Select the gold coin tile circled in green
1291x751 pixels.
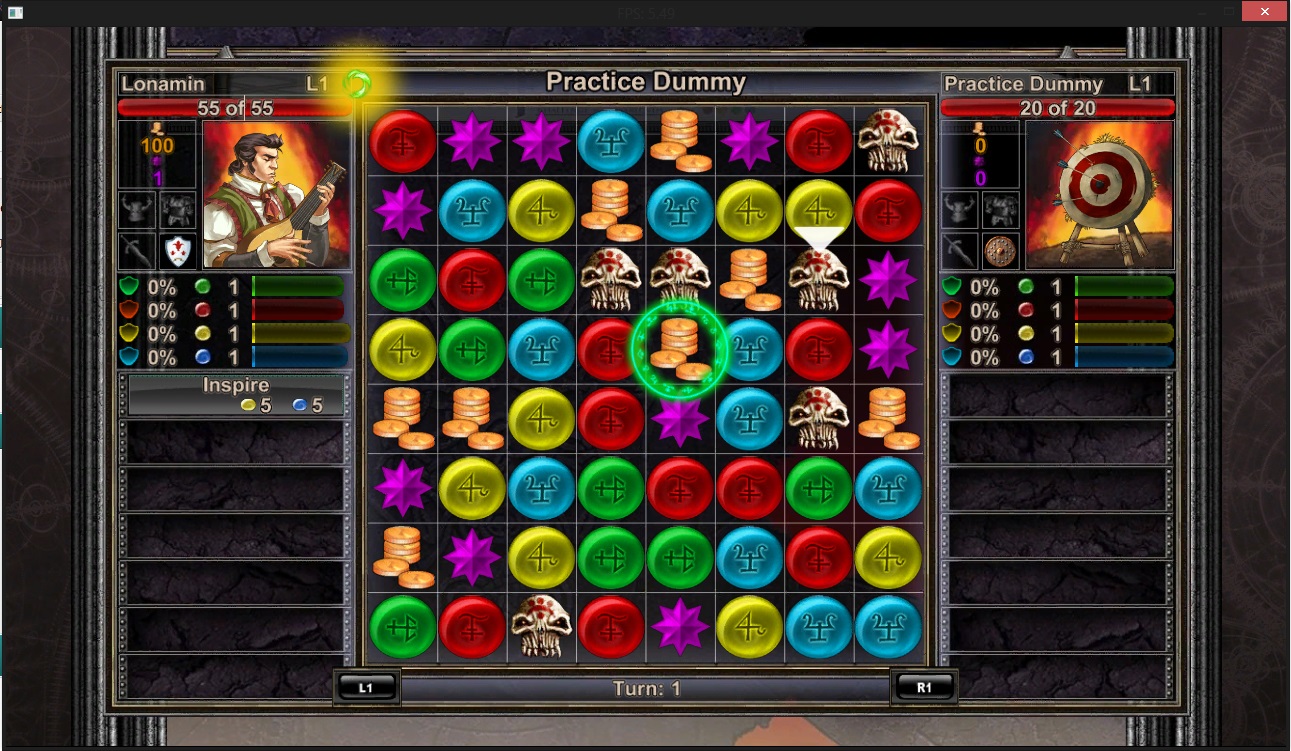680,348
